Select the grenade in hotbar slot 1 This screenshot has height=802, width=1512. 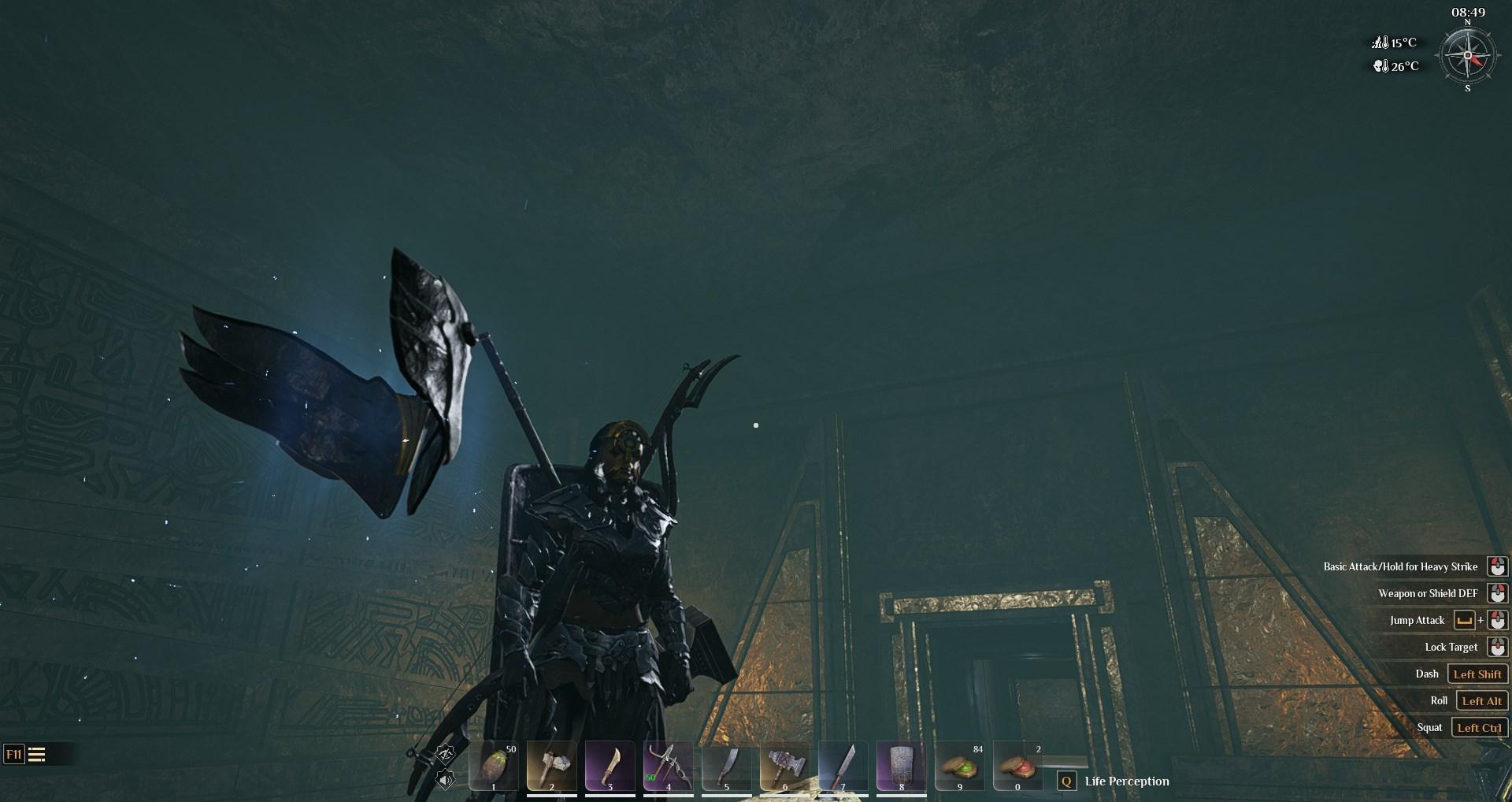click(494, 765)
